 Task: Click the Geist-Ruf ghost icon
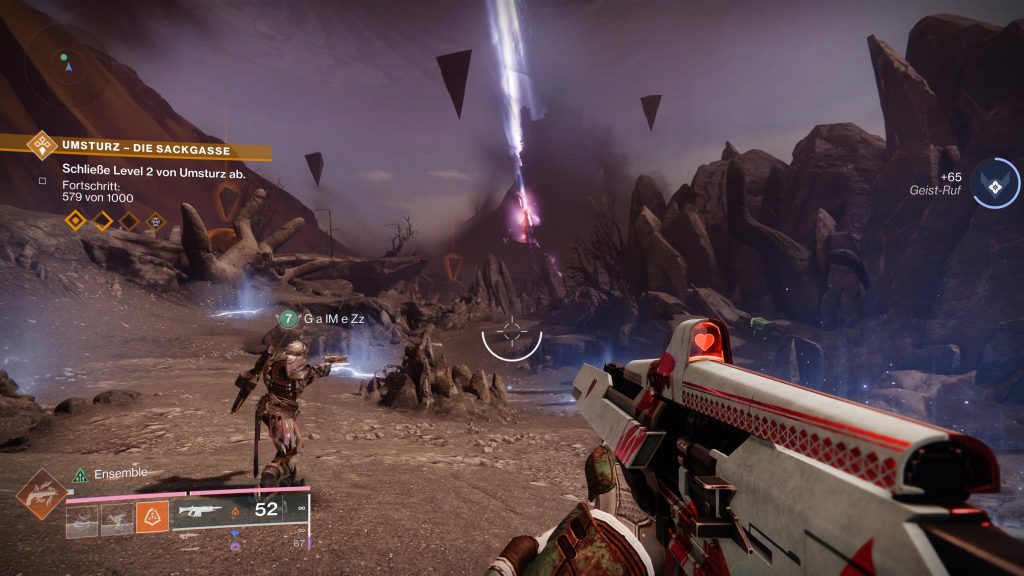click(994, 184)
